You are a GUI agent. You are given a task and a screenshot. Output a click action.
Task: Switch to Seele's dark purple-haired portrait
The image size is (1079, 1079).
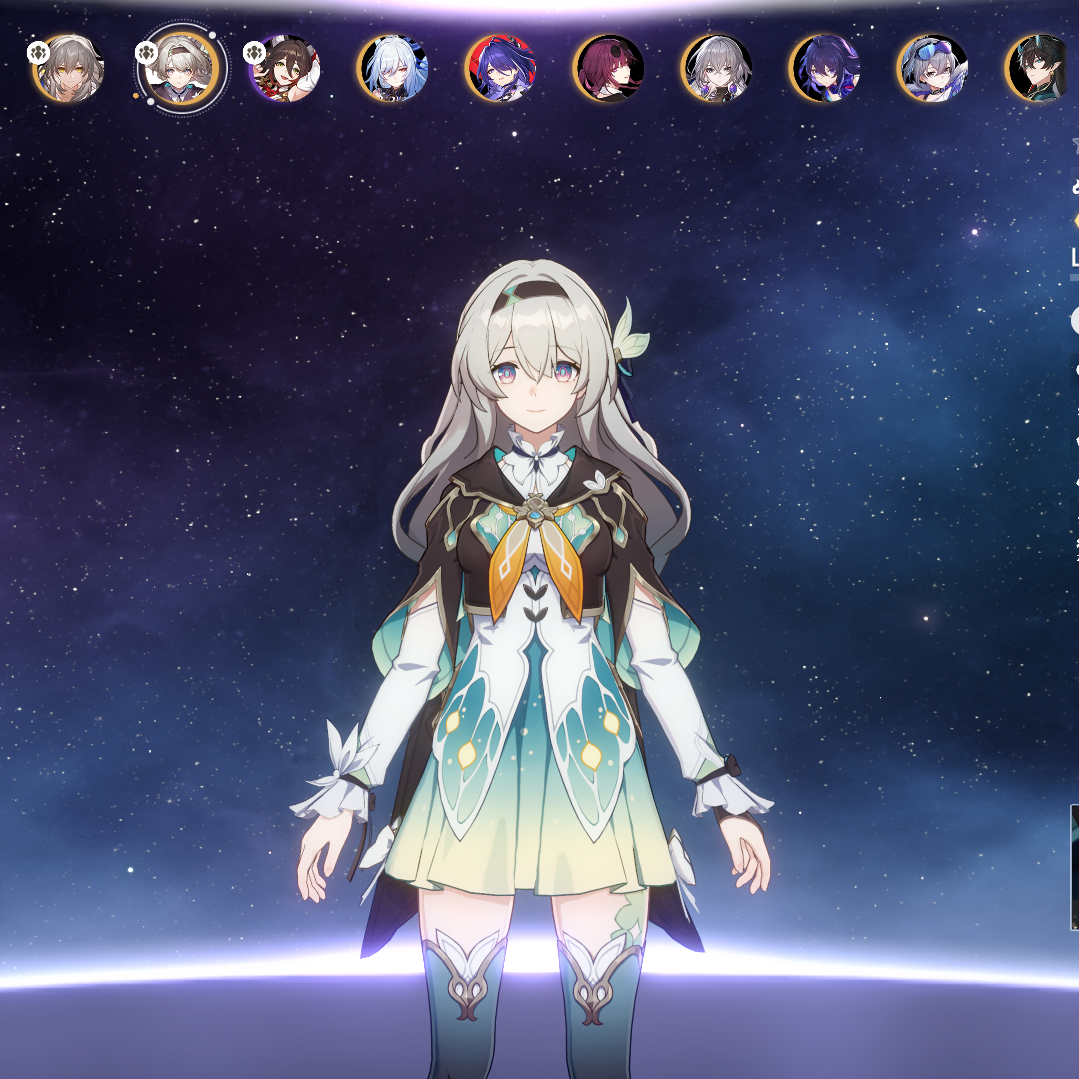825,68
